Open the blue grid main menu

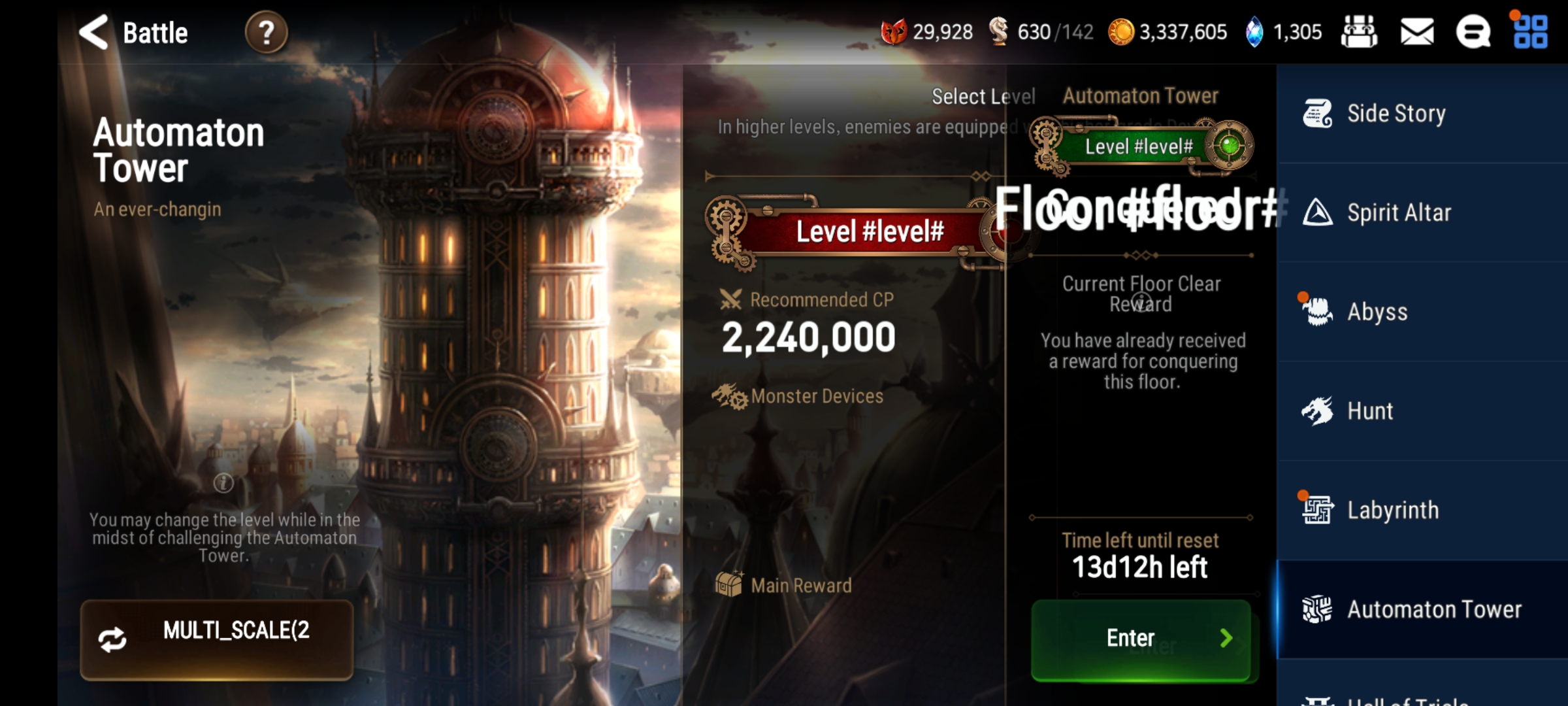1530,32
